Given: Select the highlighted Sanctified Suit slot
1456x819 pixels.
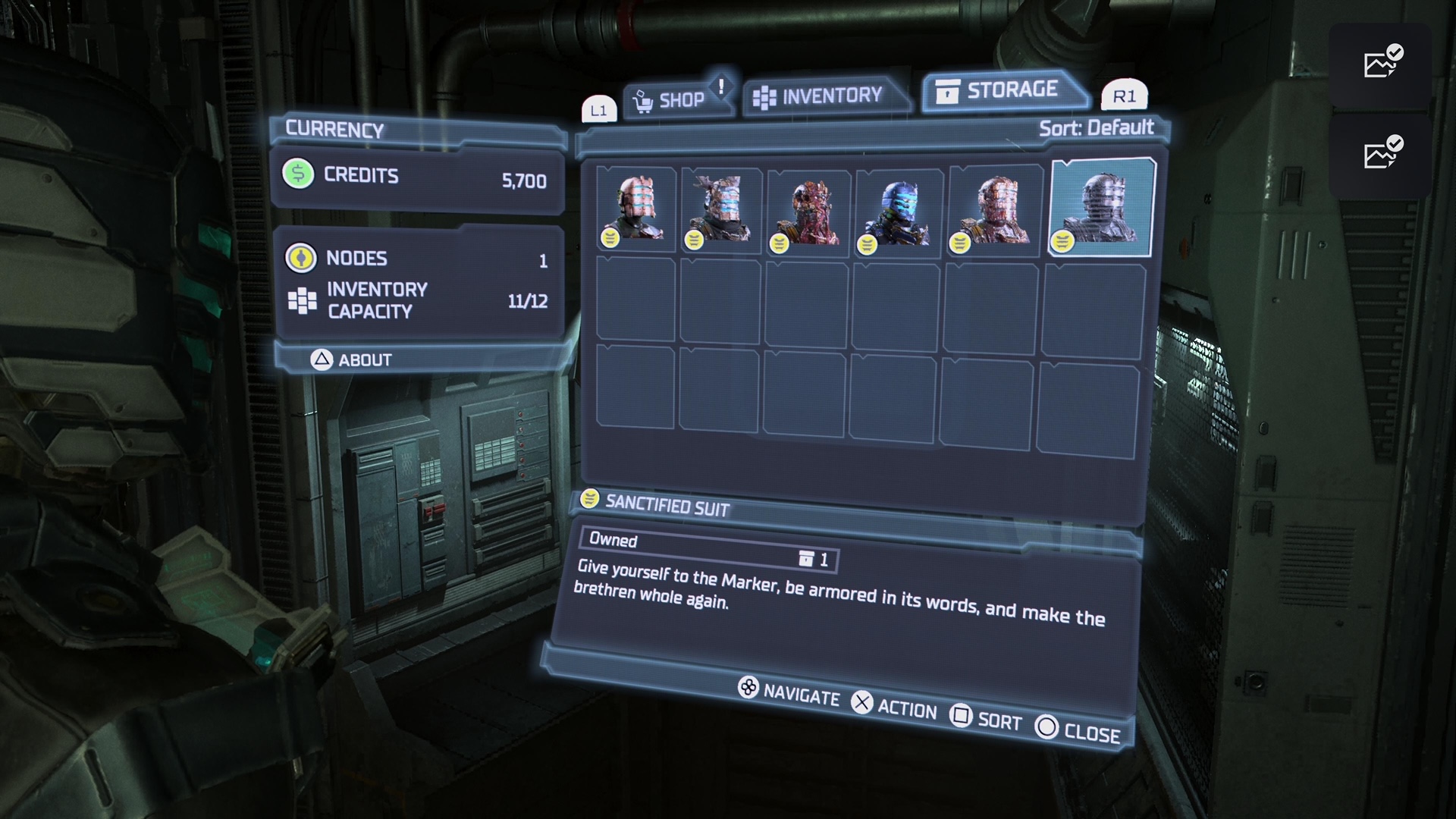Looking at the screenshot, I should [x=1101, y=207].
